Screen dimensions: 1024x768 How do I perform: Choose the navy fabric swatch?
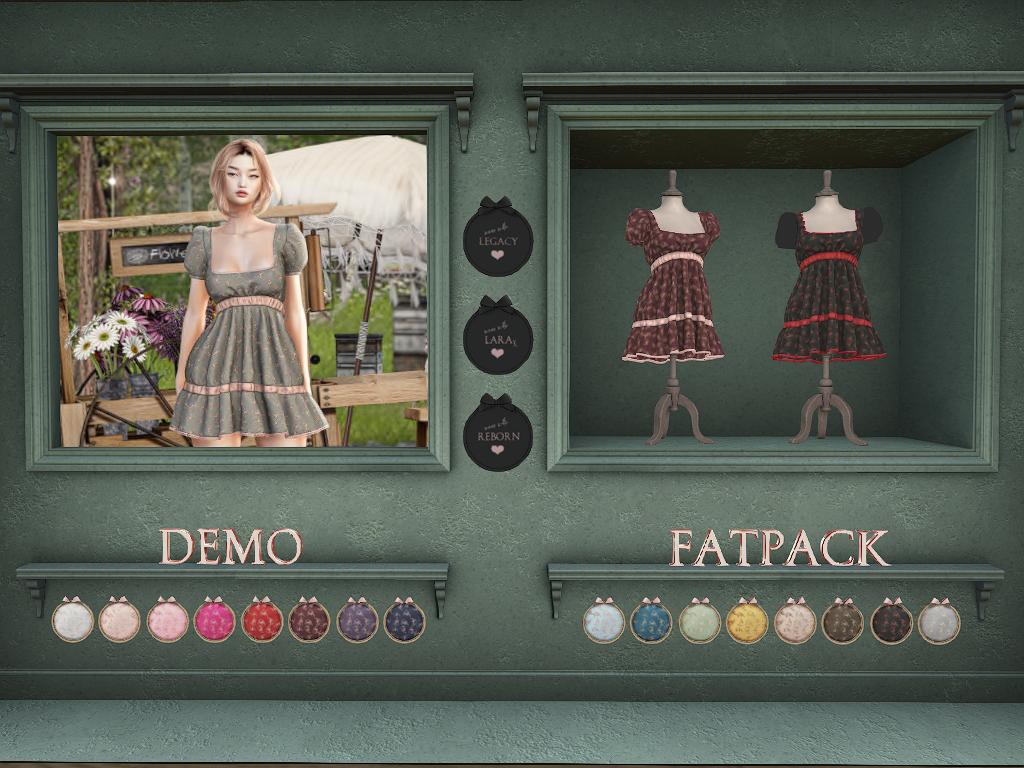[x=404, y=621]
